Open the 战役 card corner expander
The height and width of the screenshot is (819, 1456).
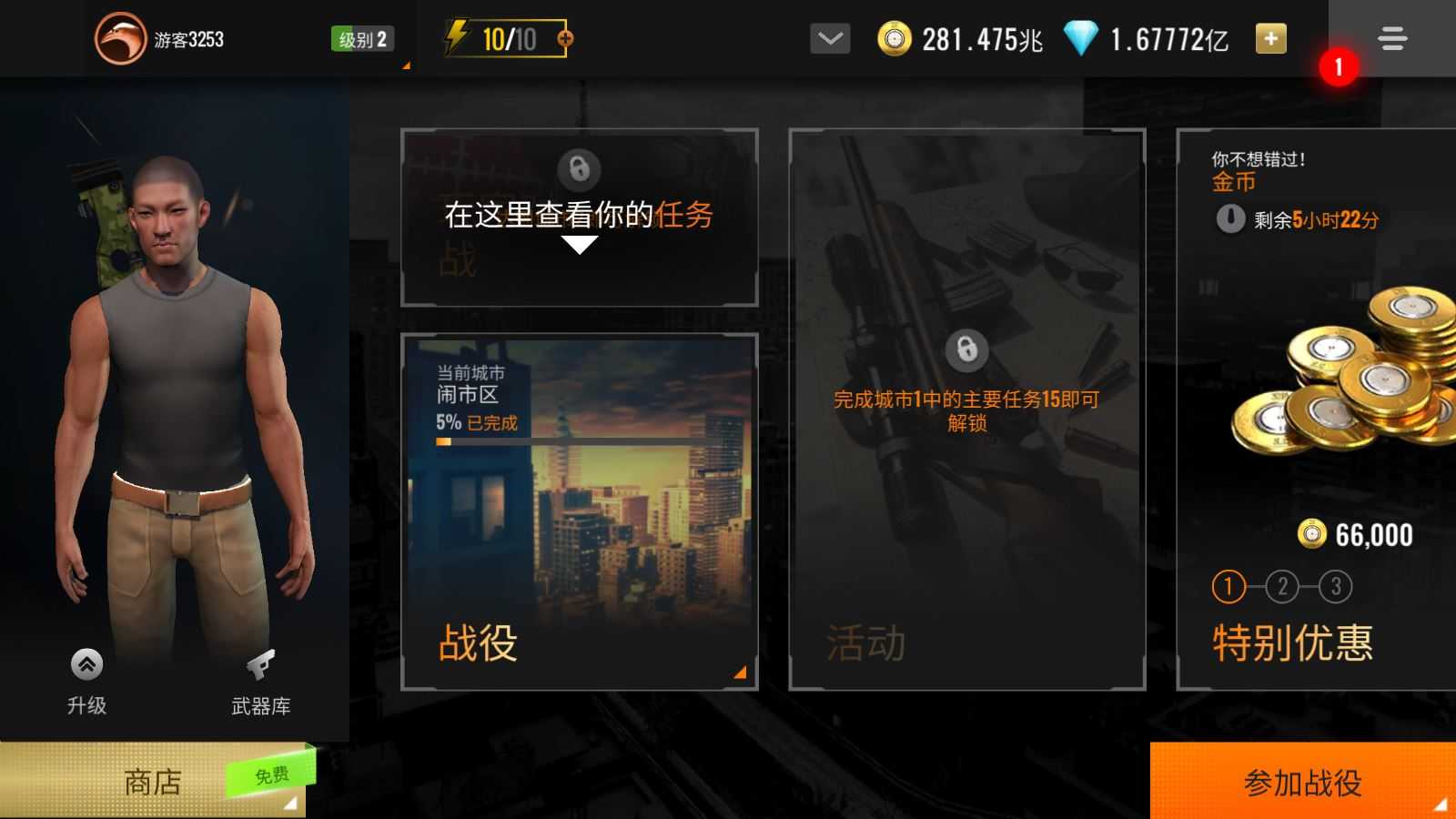[741, 672]
